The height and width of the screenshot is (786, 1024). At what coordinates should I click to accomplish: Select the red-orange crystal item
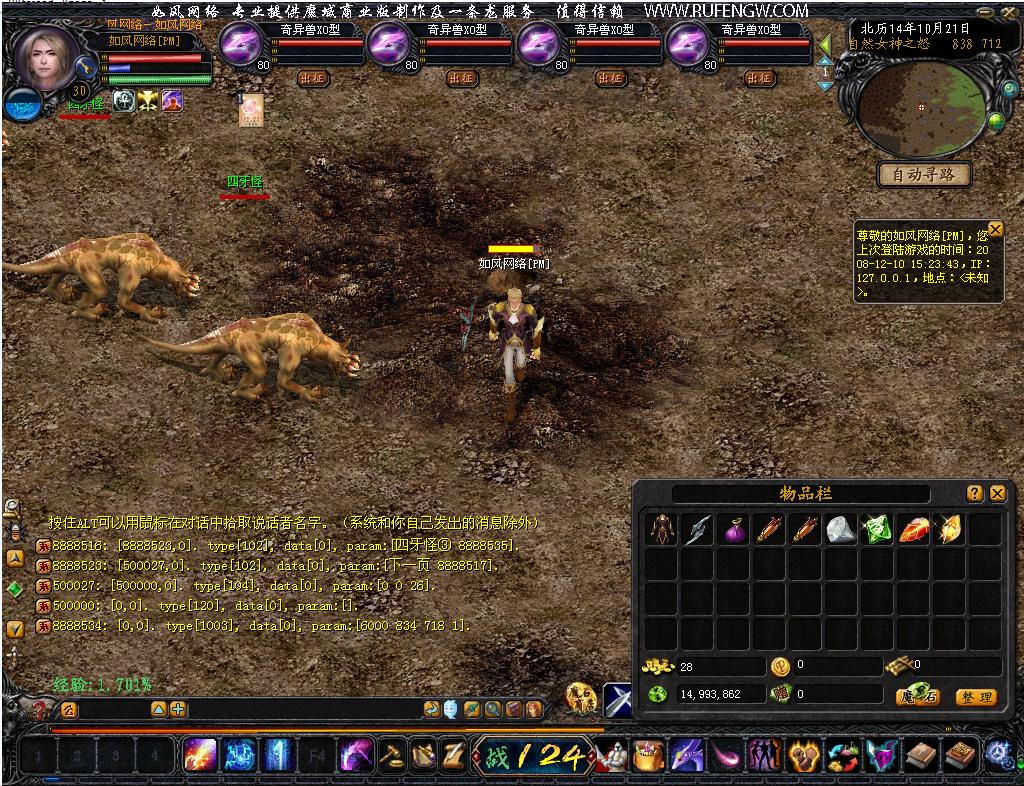coord(913,530)
